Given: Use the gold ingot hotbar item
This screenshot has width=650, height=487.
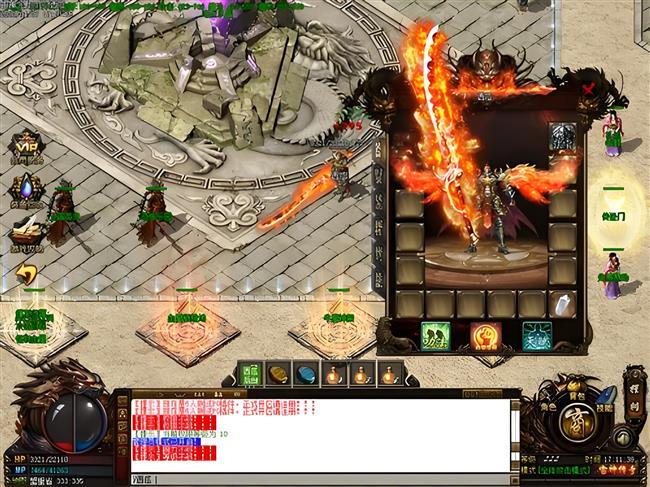Looking at the screenshot, I should 279,373.
